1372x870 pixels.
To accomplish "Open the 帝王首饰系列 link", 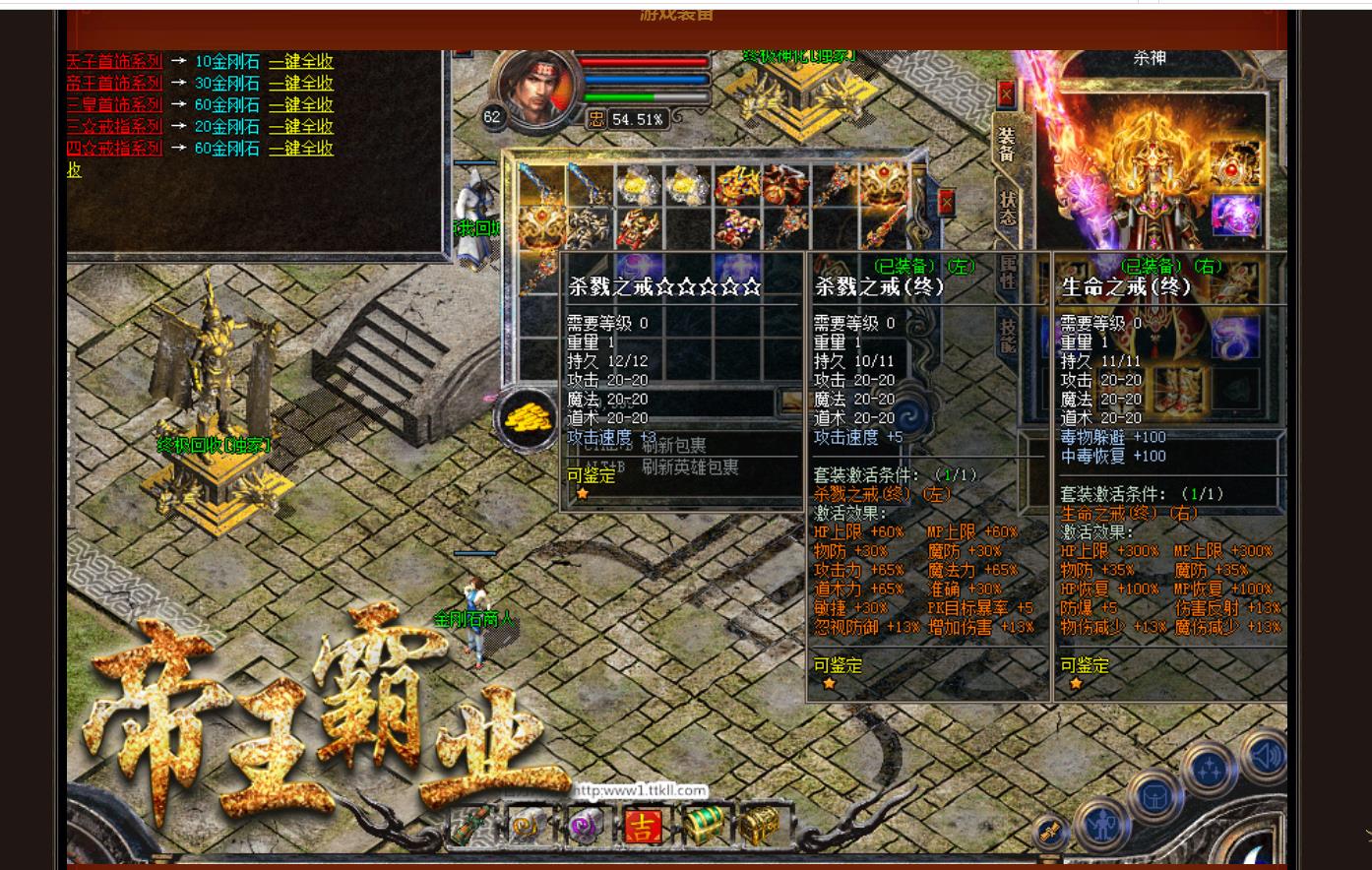I will tap(114, 83).
